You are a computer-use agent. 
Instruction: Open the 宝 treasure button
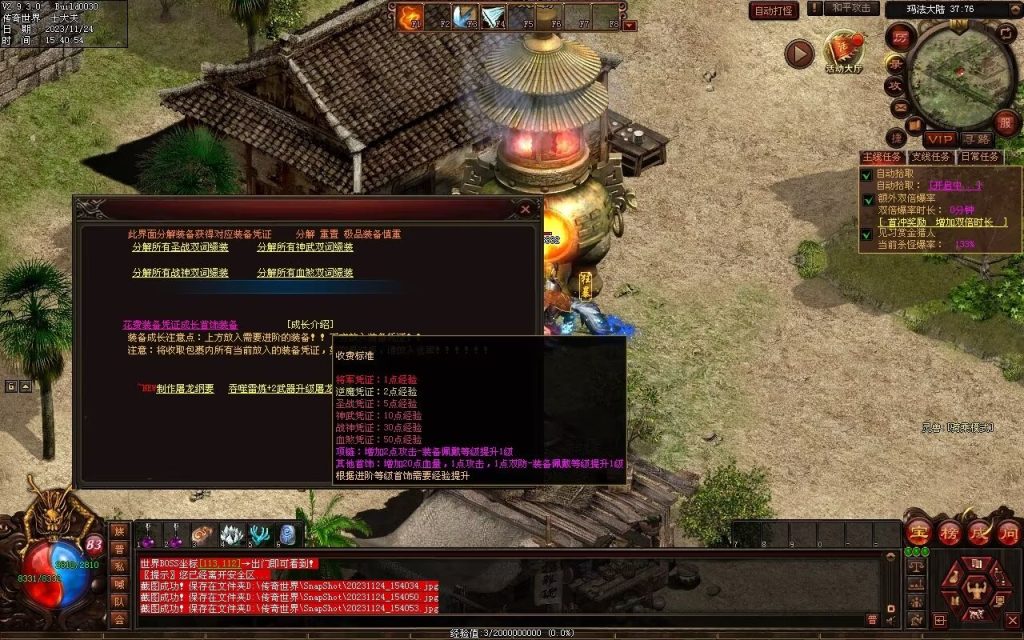coord(919,532)
